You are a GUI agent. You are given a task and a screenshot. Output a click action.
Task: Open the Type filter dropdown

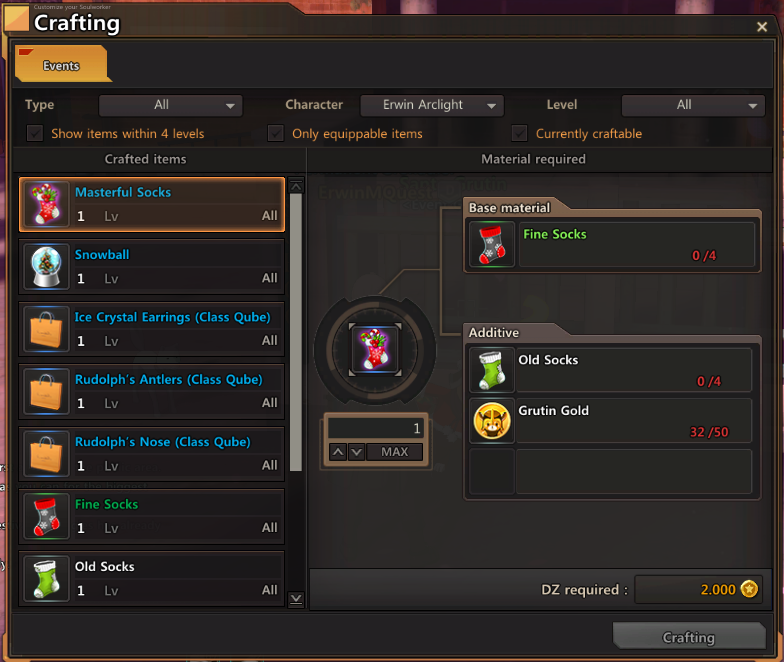(x=170, y=105)
